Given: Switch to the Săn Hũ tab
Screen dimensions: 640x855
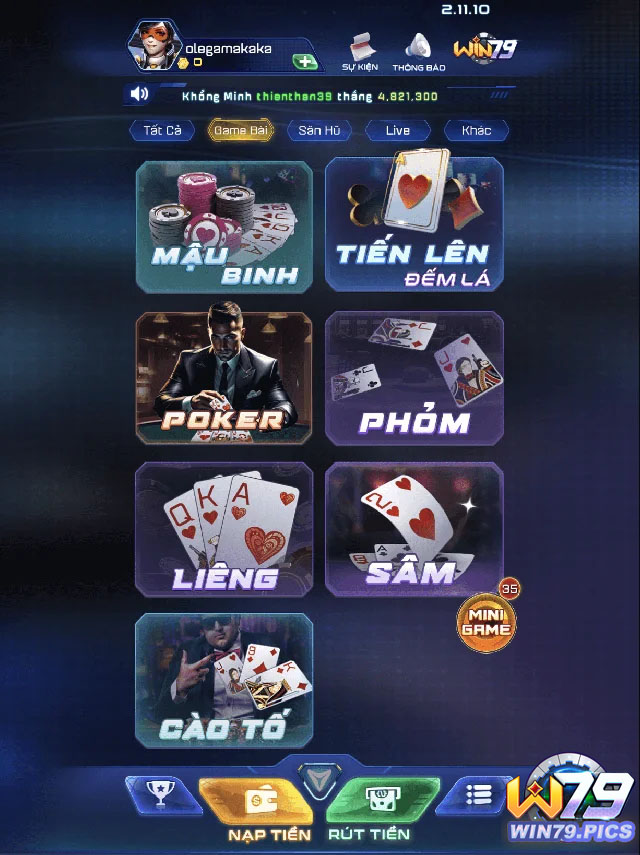Looking at the screenshot, I should [318, 131].
